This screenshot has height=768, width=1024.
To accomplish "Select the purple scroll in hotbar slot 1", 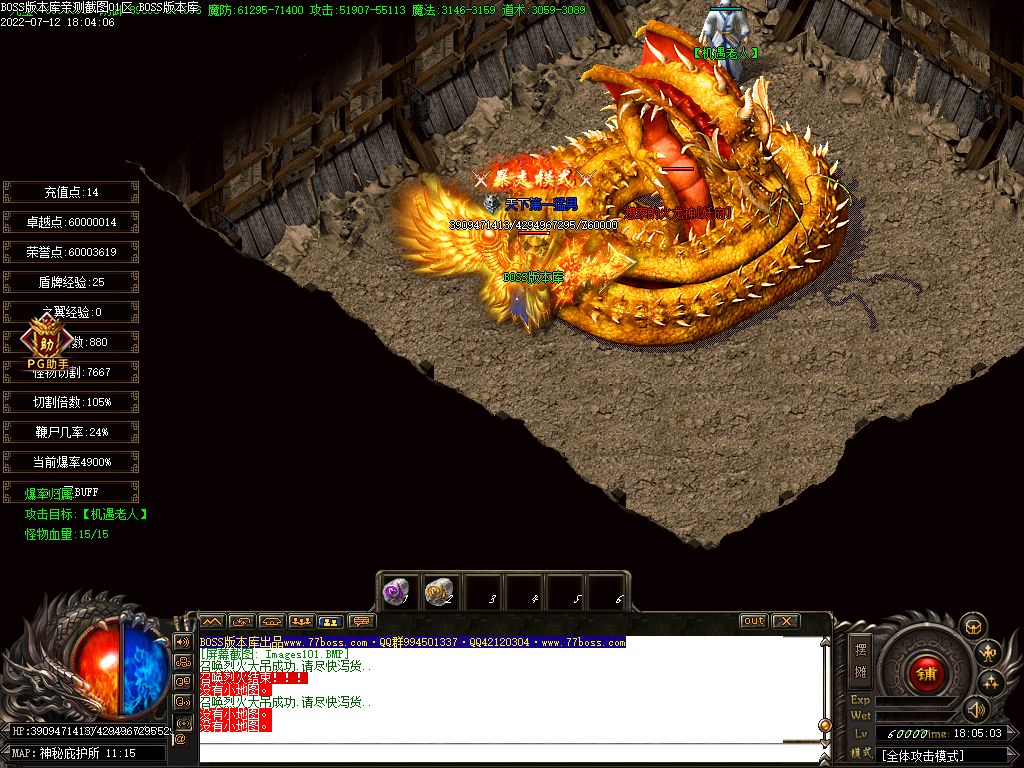I will [x=397, y=592].
